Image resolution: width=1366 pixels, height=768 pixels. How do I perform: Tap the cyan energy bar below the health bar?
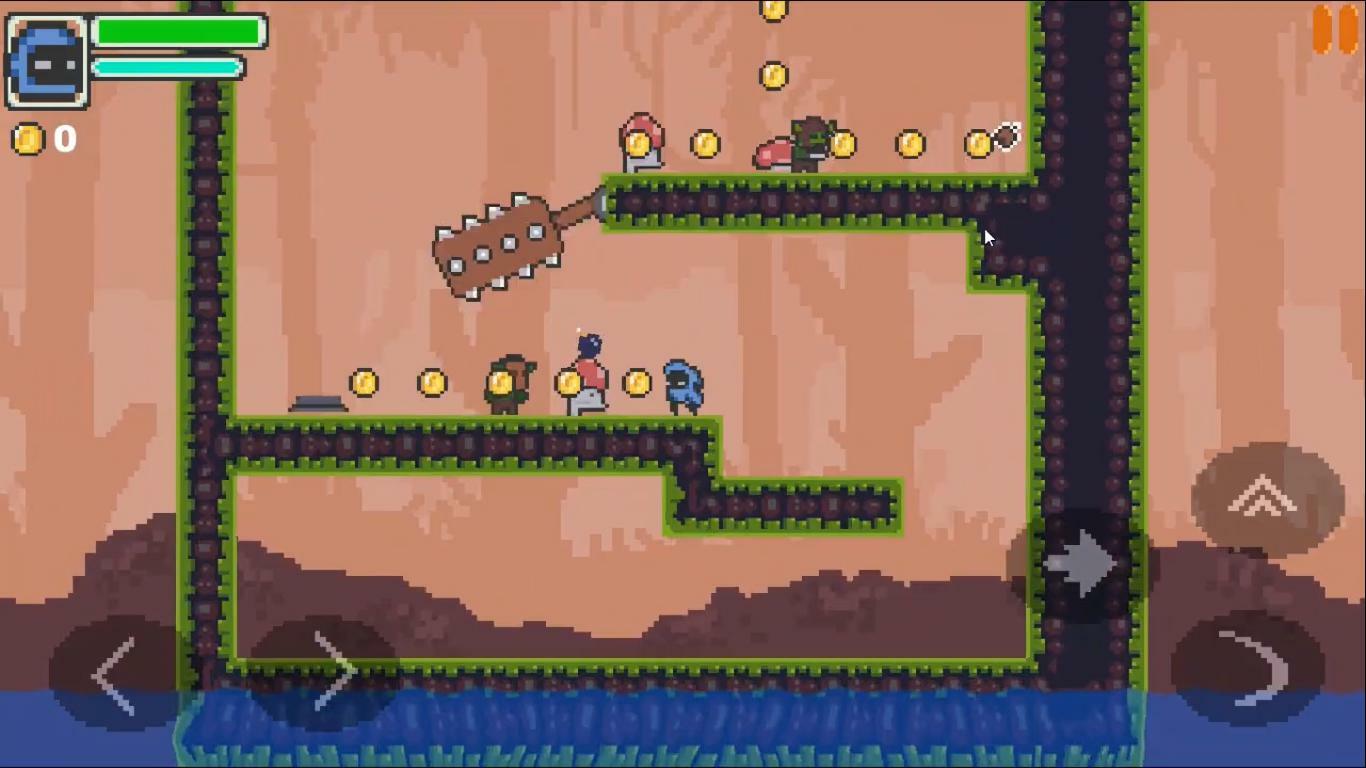tap(165, 68)
